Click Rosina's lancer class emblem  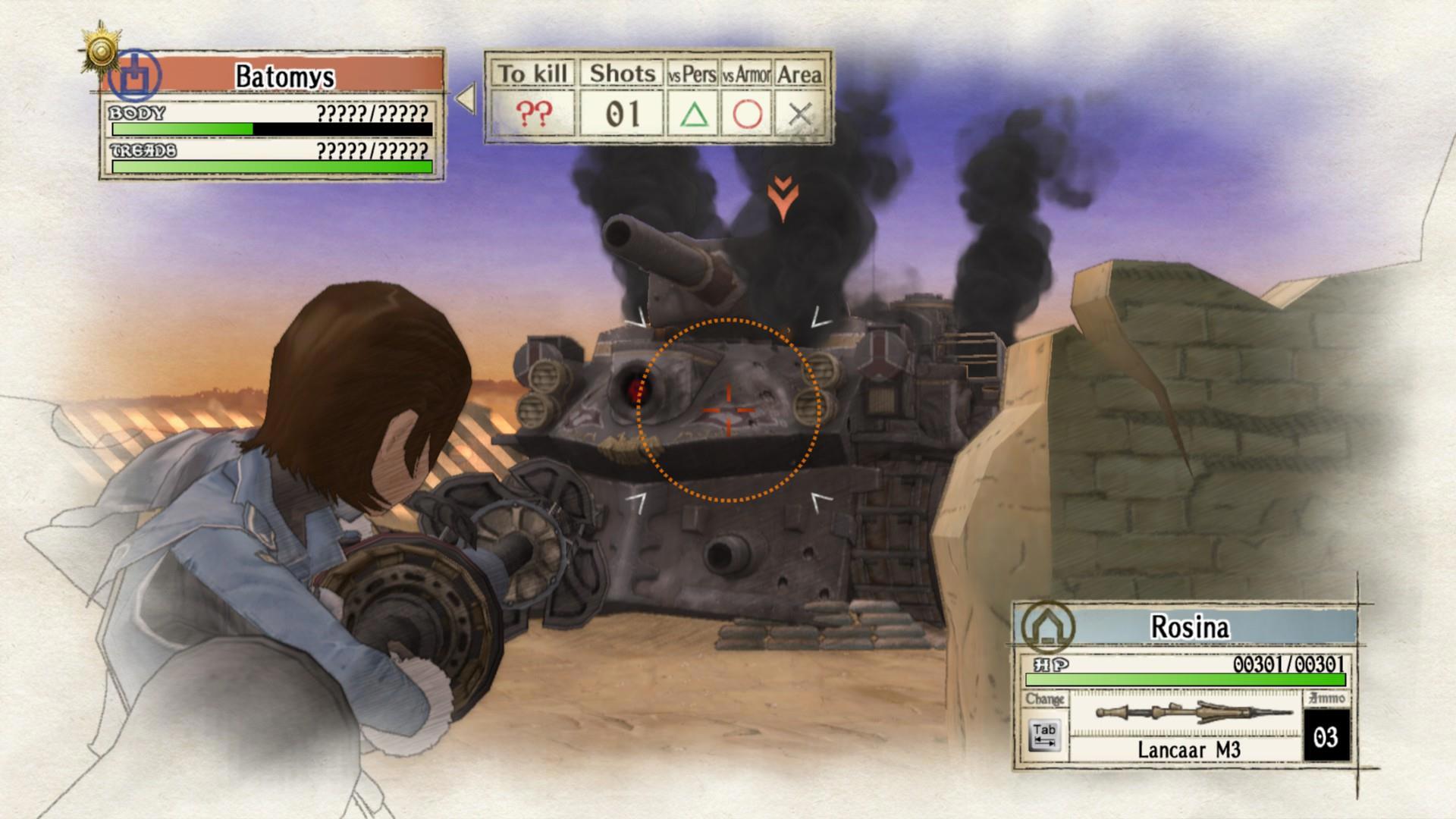1047,627
